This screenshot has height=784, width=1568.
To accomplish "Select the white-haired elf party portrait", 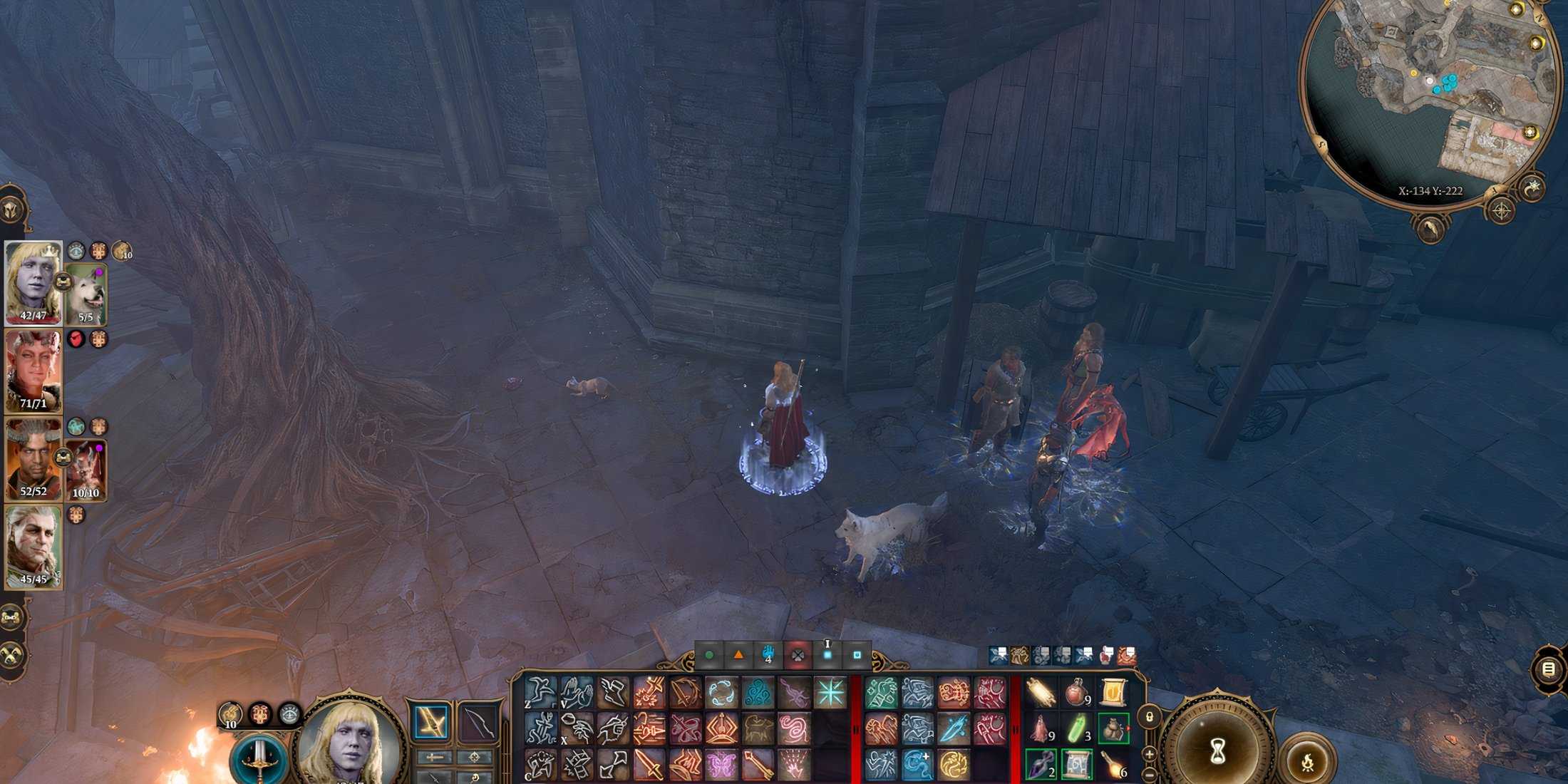I will (33, 546).
